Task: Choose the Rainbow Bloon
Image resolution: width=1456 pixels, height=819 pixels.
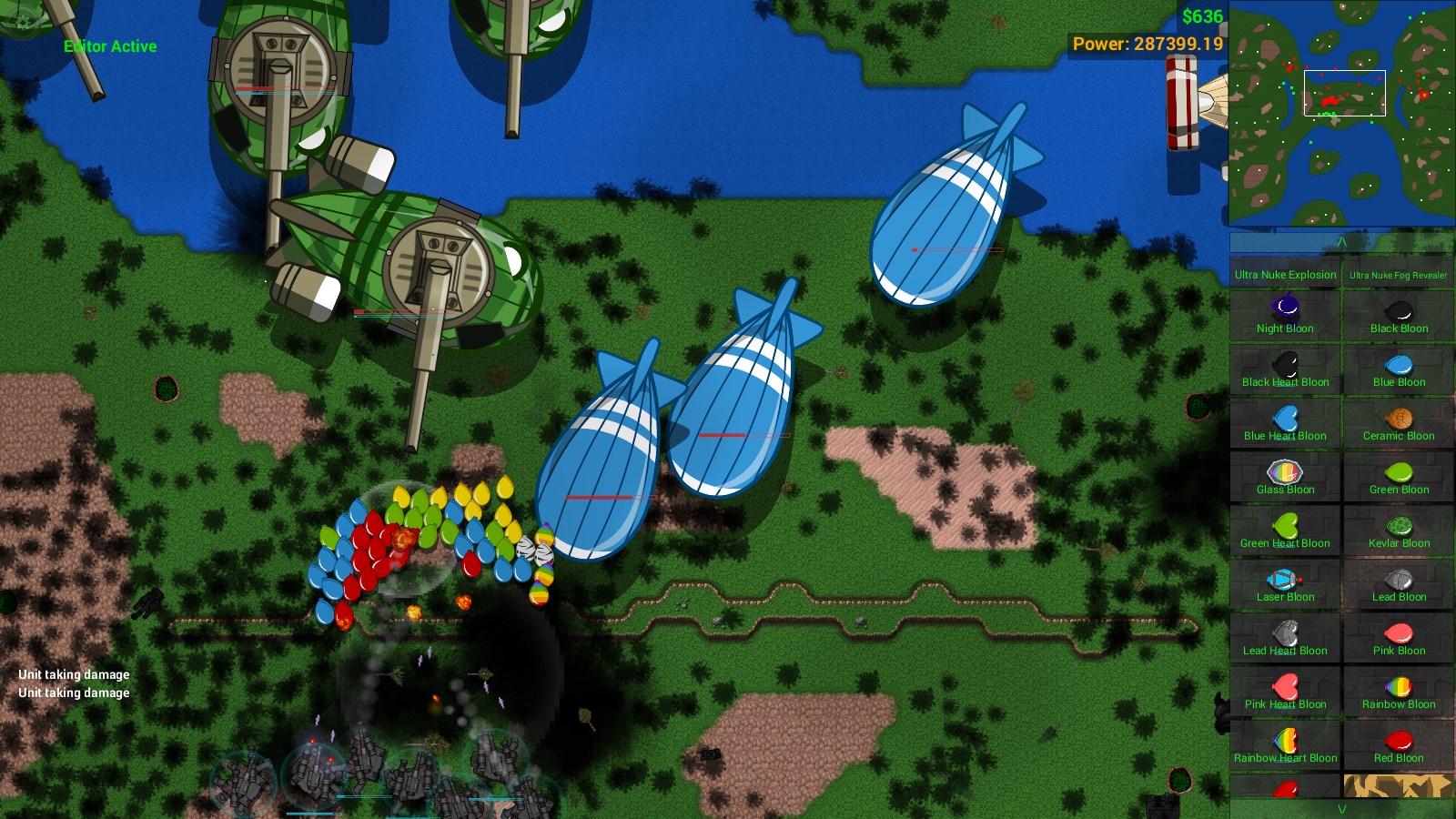Action: tap(1399, 691)
